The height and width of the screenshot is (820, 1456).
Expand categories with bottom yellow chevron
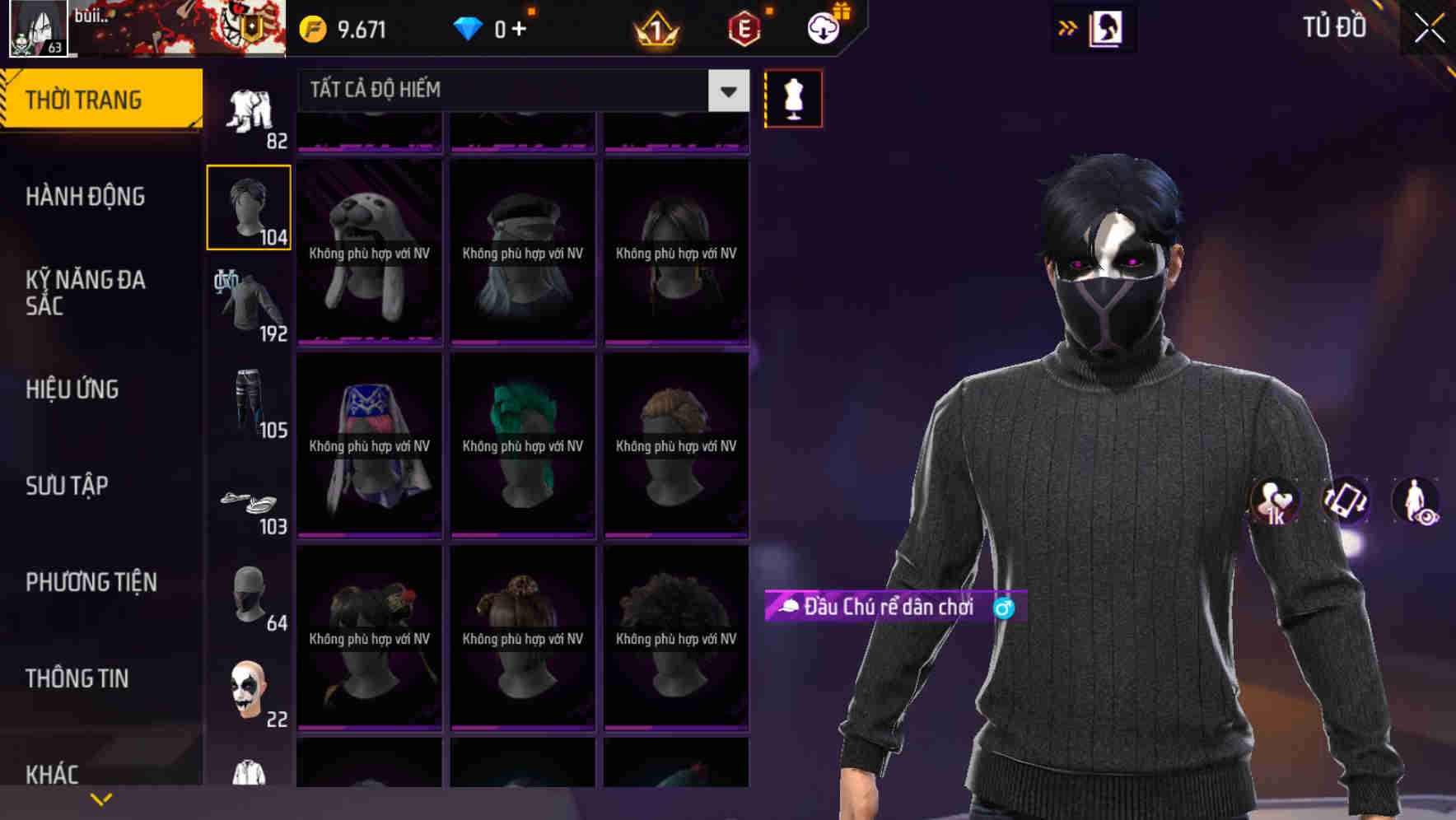(x=101, y=798)
